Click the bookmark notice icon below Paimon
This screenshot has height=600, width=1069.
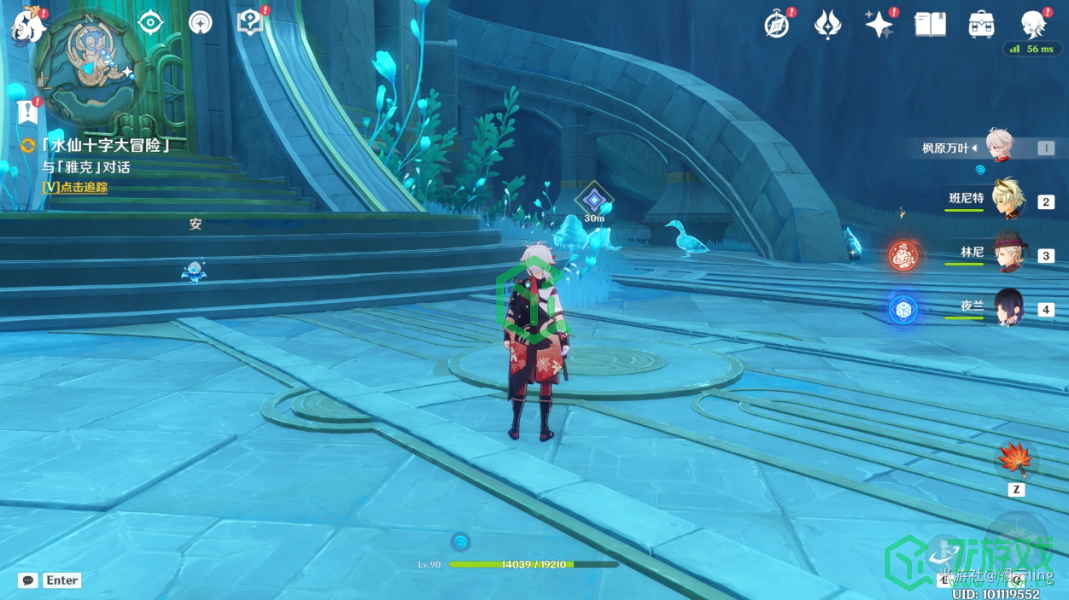(27, 110)
